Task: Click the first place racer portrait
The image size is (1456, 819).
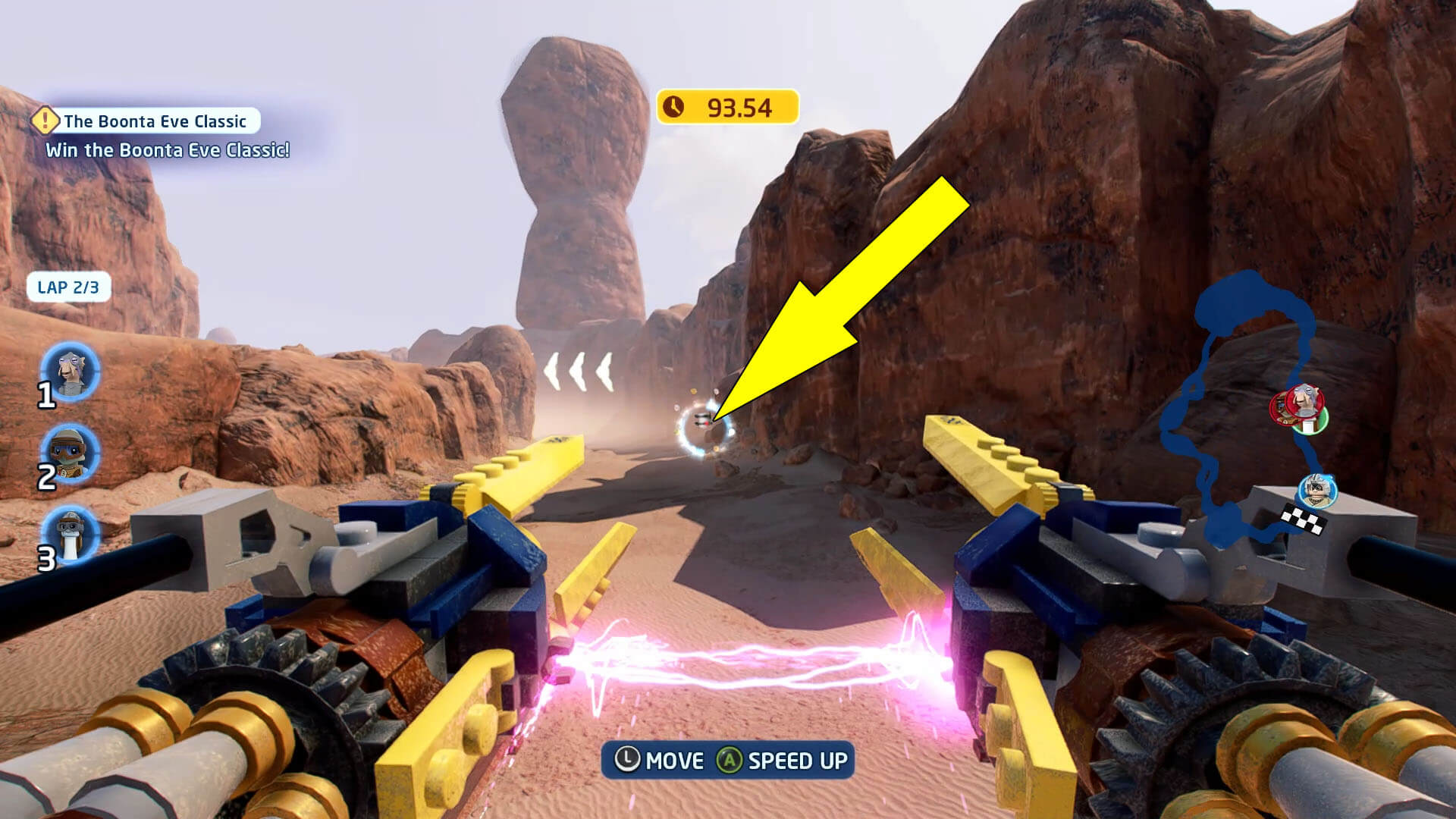Action: [x=71, y=372]
